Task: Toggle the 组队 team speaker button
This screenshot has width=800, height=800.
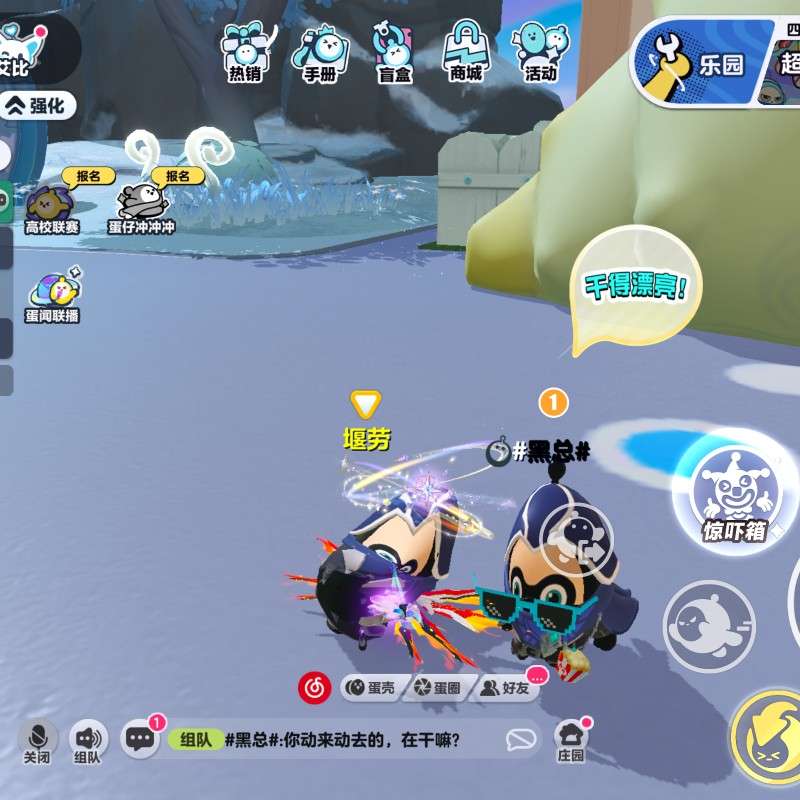Action: coord(88,741)
